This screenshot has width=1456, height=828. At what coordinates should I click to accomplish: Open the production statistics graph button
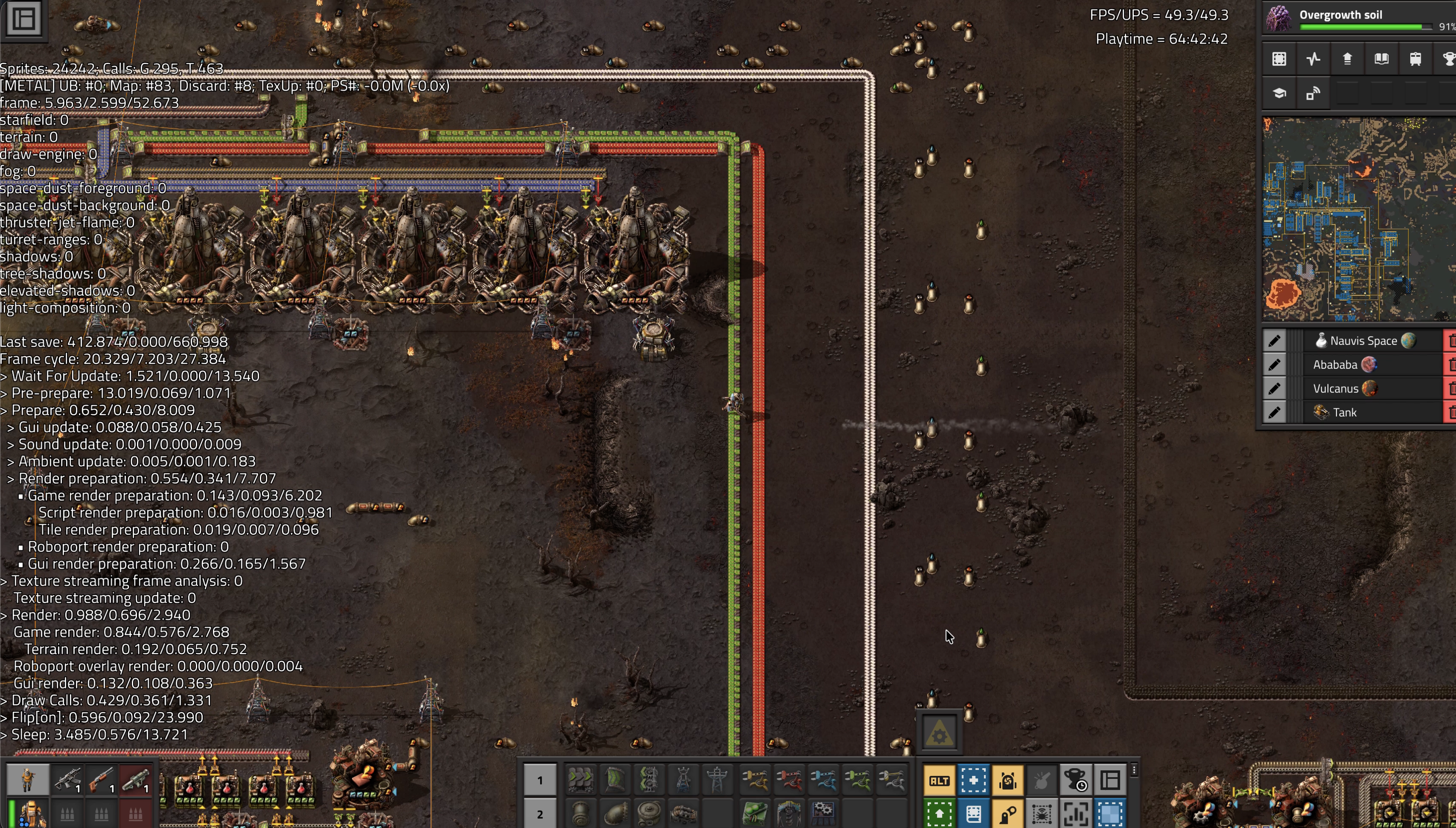coord(1313,59)
